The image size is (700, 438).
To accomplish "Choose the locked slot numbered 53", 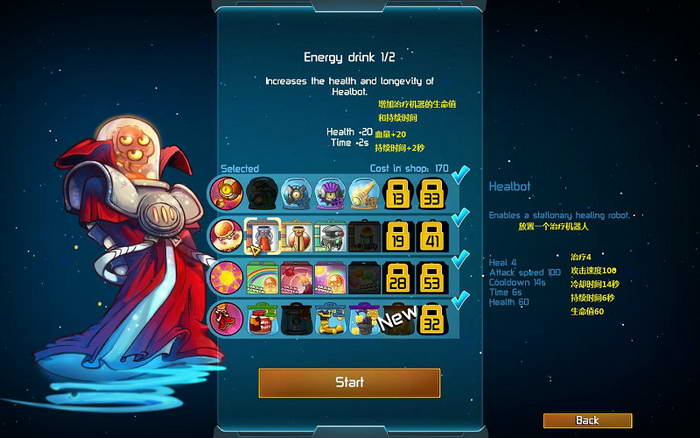I will (x=431, y=277).
